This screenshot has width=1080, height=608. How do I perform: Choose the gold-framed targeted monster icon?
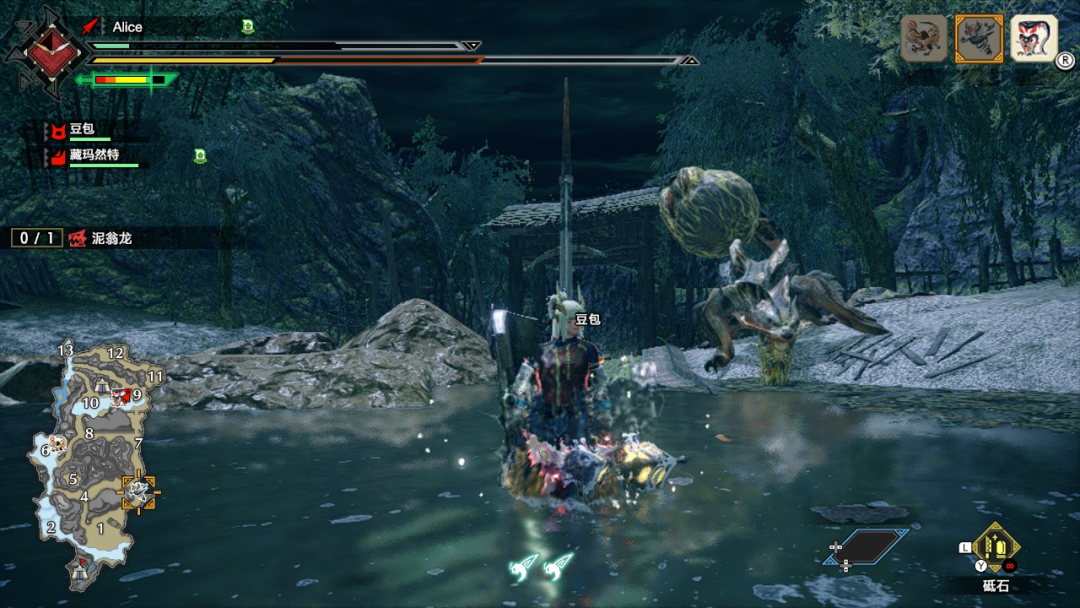point(979,39)
